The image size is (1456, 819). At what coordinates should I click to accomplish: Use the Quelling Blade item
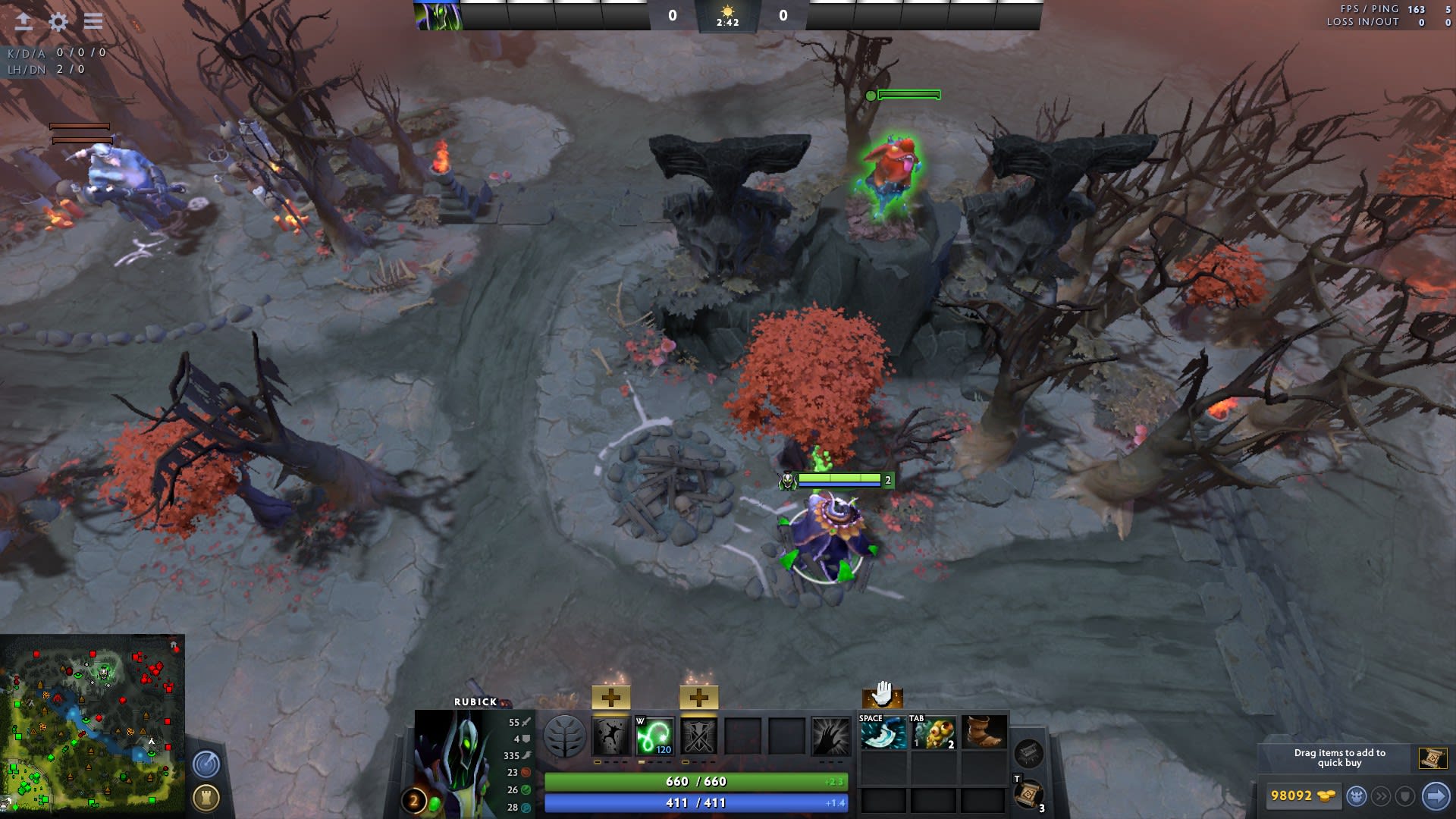click(x=883, y=733)
